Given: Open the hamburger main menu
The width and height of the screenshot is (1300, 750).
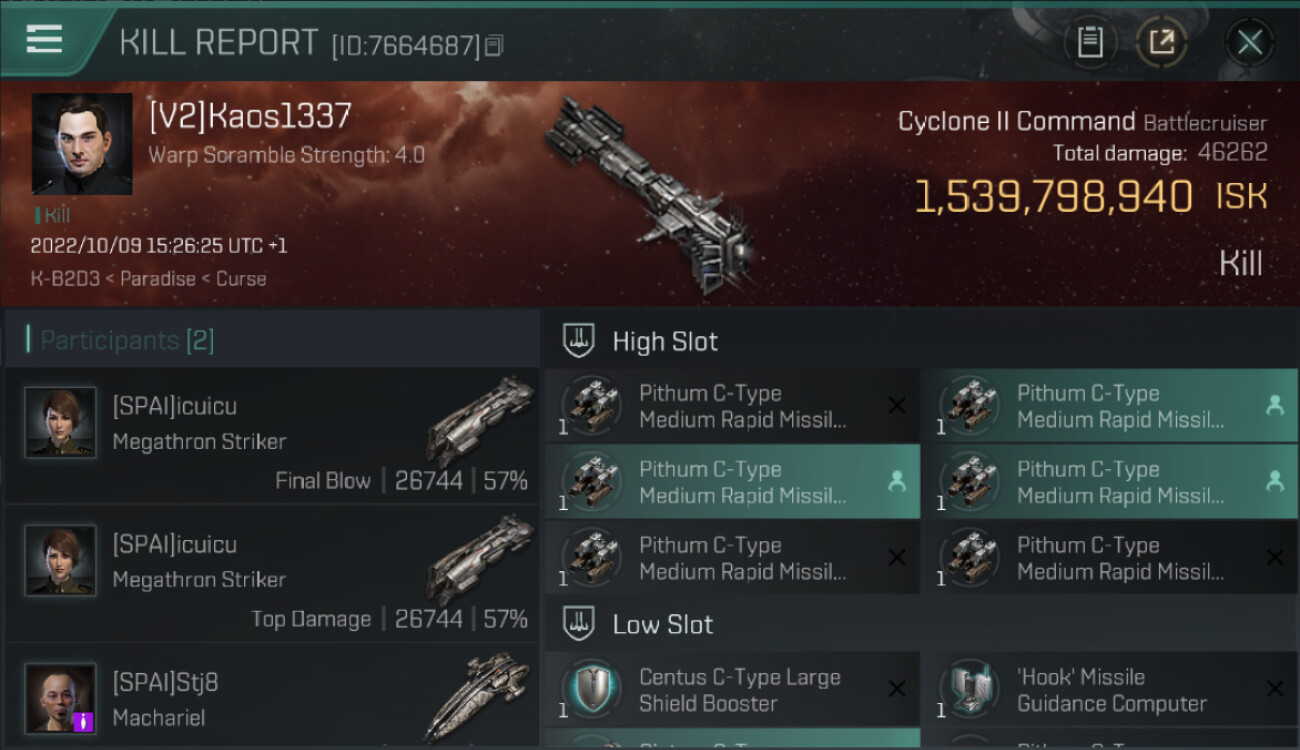Looking at the screenshot, I should point(45,40).
